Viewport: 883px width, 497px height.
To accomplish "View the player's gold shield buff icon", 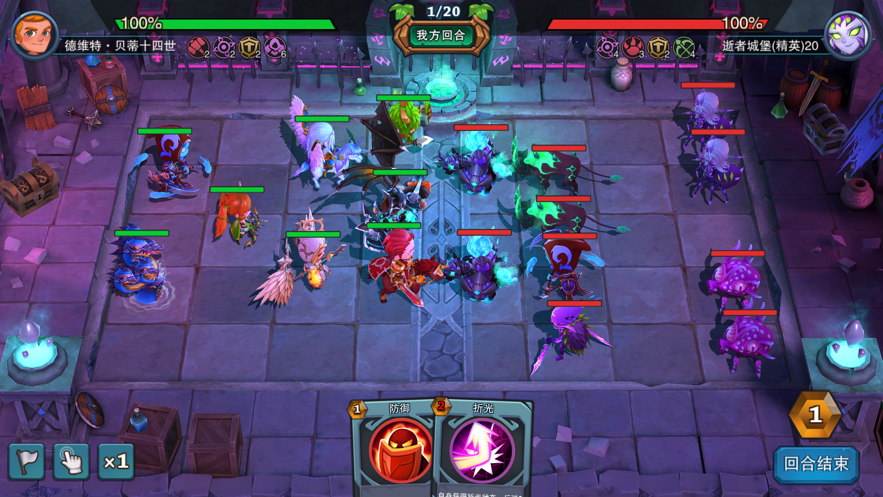I will click(x=249, y=46).
